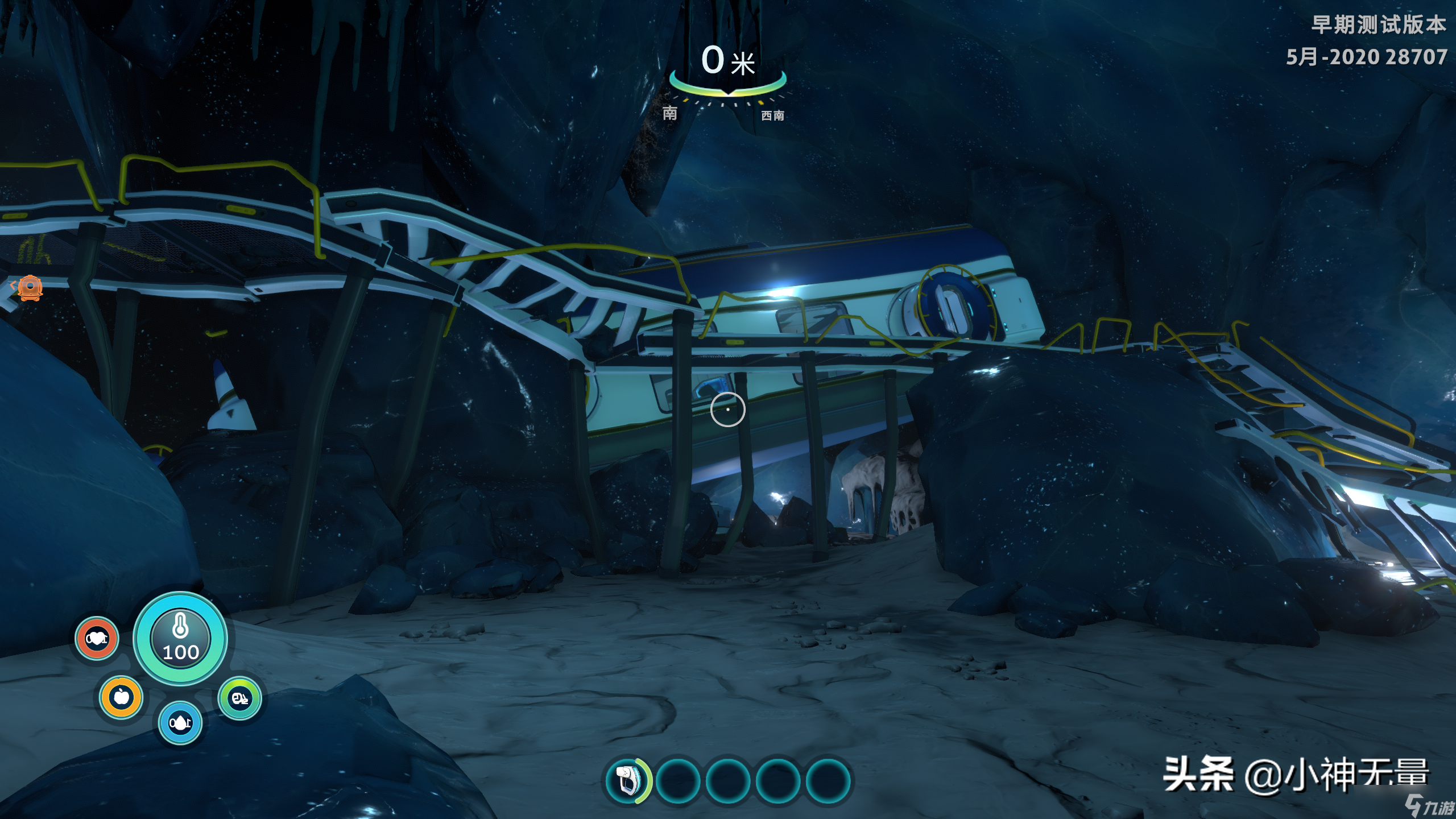This screenshot has height=819, width=1456.
Task: Click the orange beacon ping marker
Action: 30,287
